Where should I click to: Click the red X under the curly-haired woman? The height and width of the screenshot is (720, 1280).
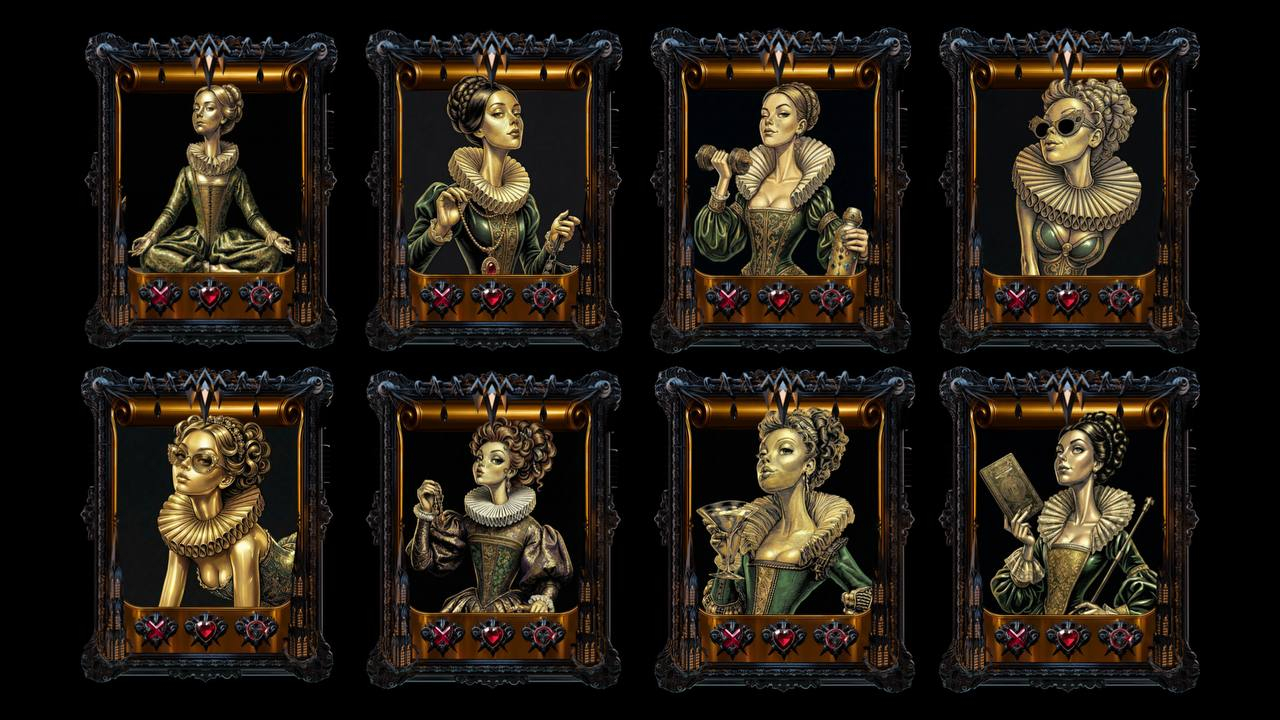[x=441, y=634]
